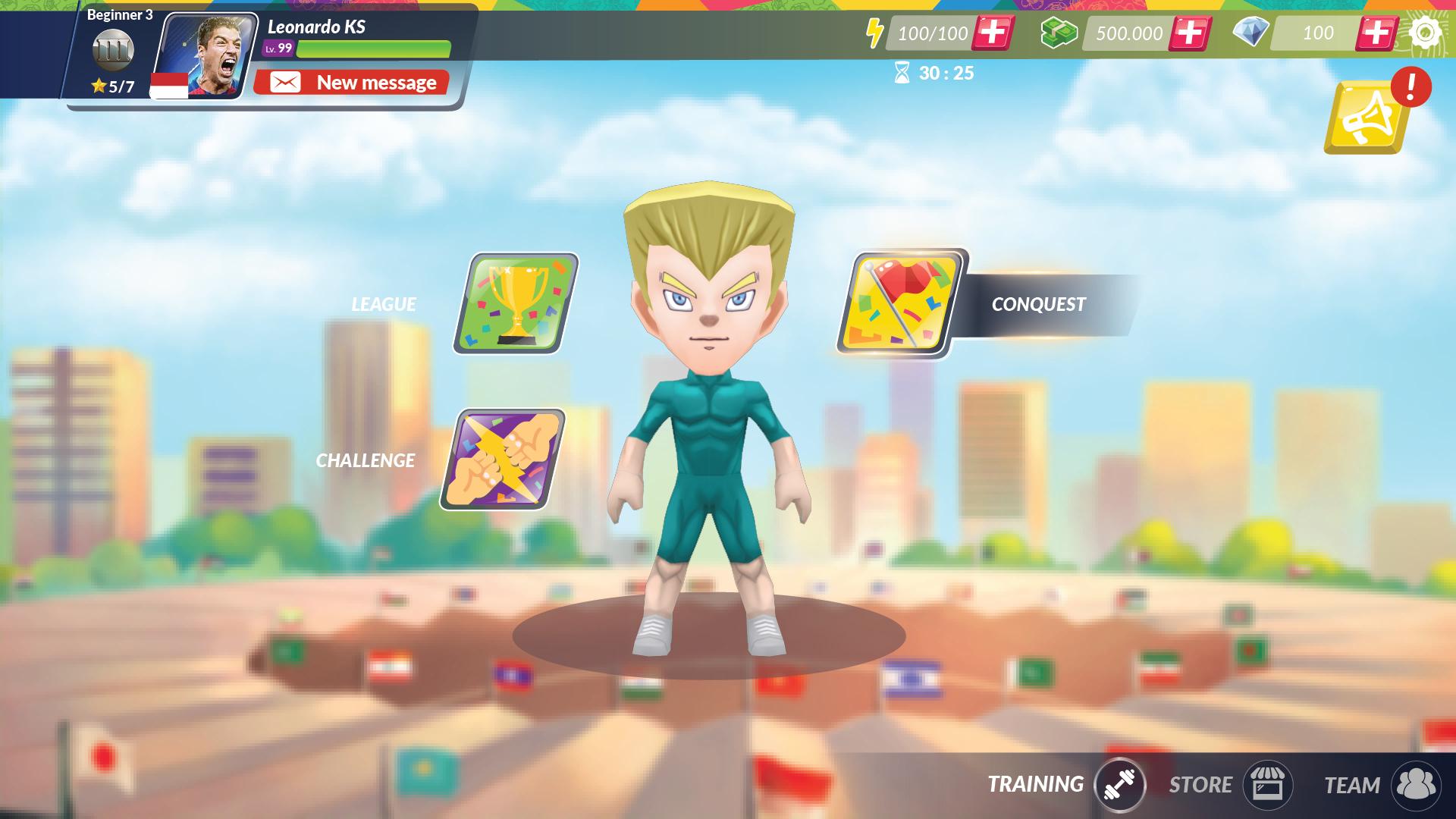Image resolution: width=1456 pixels, height=819 pixels.
Task: Open the Team menu
Action: (x=1415, y=785)
